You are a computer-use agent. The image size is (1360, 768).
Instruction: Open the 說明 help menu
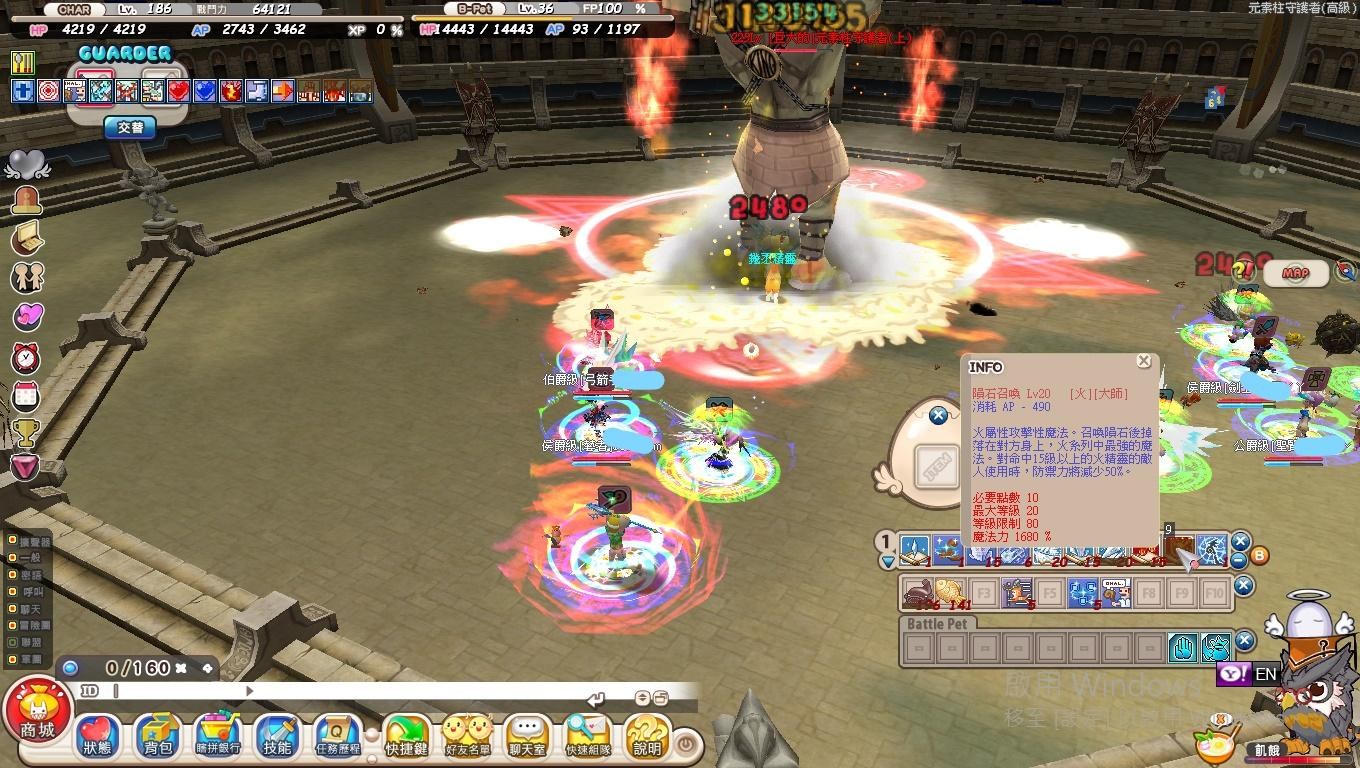(x=647, y=737)
